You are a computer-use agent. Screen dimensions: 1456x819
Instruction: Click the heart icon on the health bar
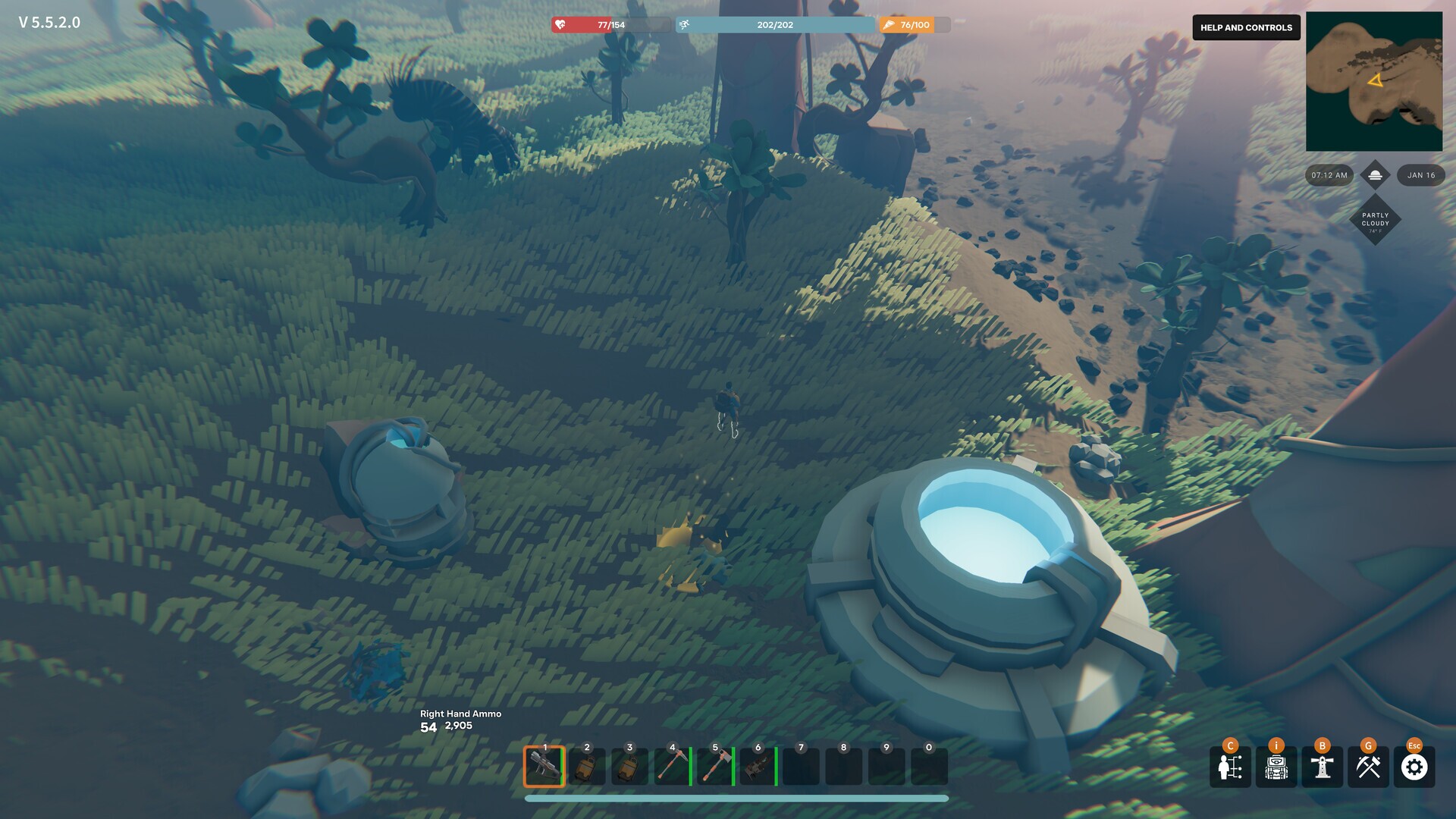click(x=560, y=24)
